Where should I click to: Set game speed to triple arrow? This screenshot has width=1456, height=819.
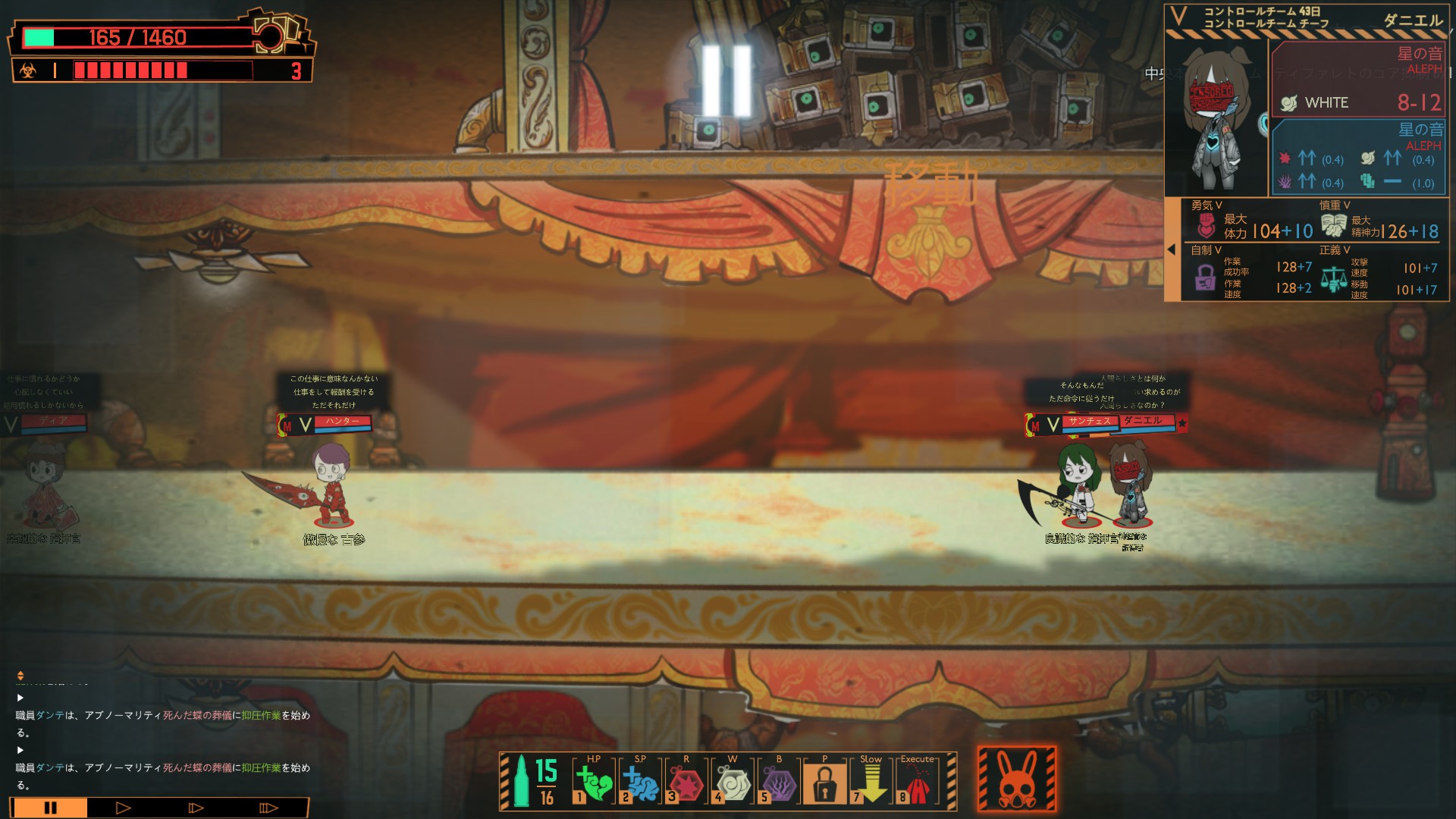[x=268, y=808]
